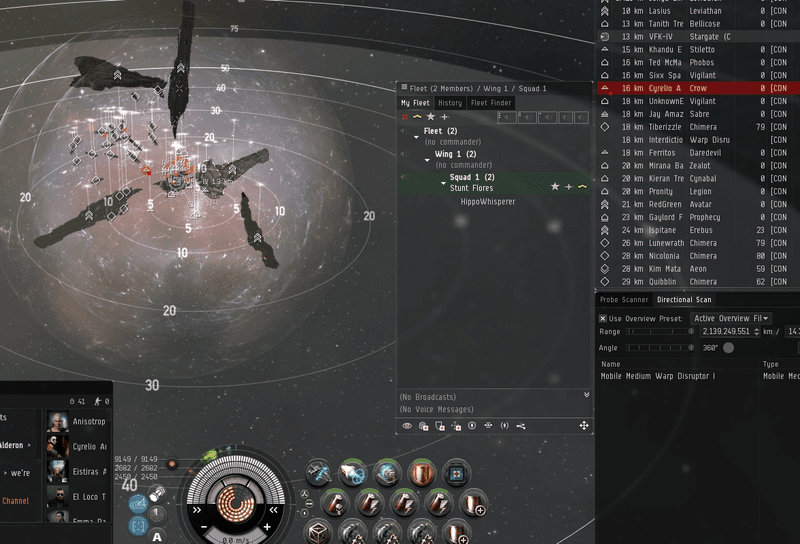This screenshot has width=800, height=544.
Task: Click the scan range input field
Action: click(729, 331)
